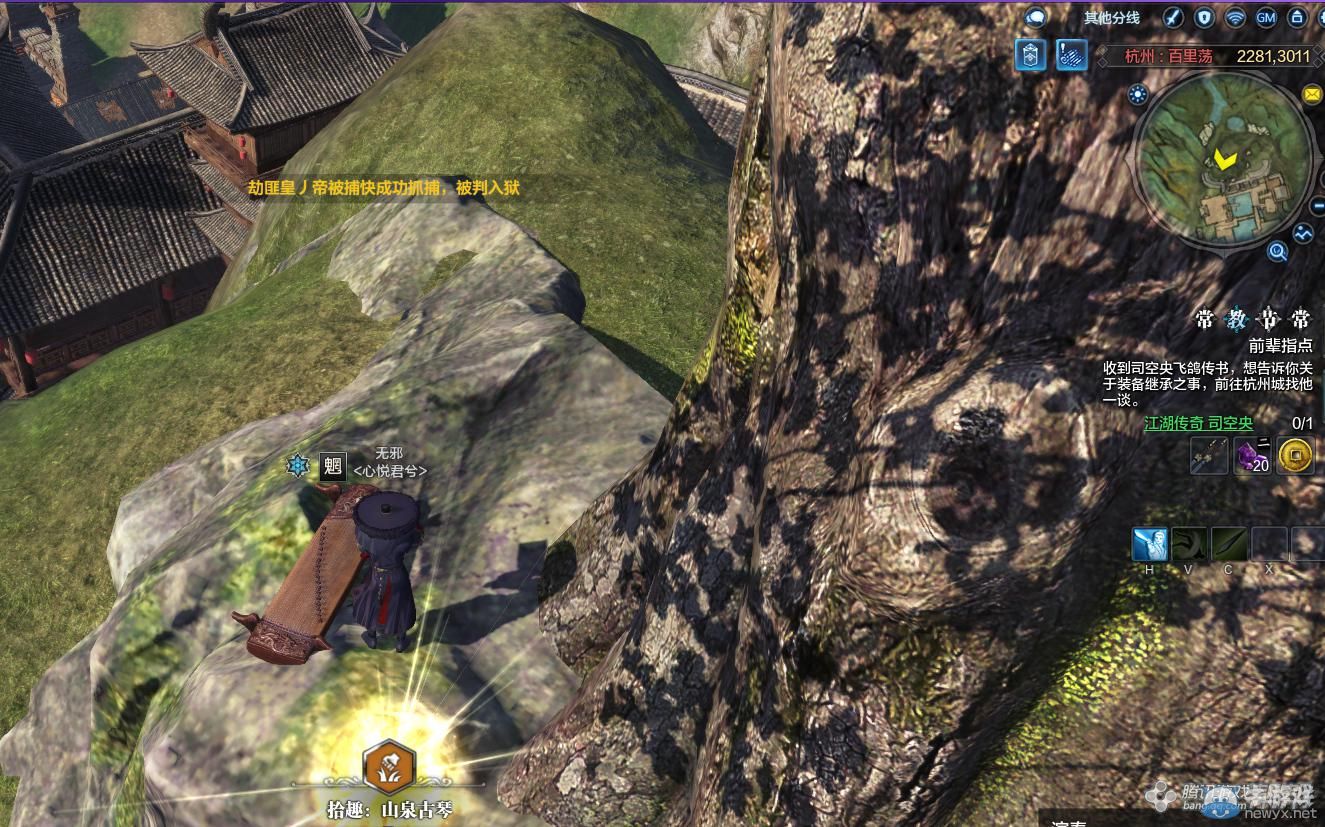
Task: Click the sword icon in top bar
Action: tap(1174, 18)
